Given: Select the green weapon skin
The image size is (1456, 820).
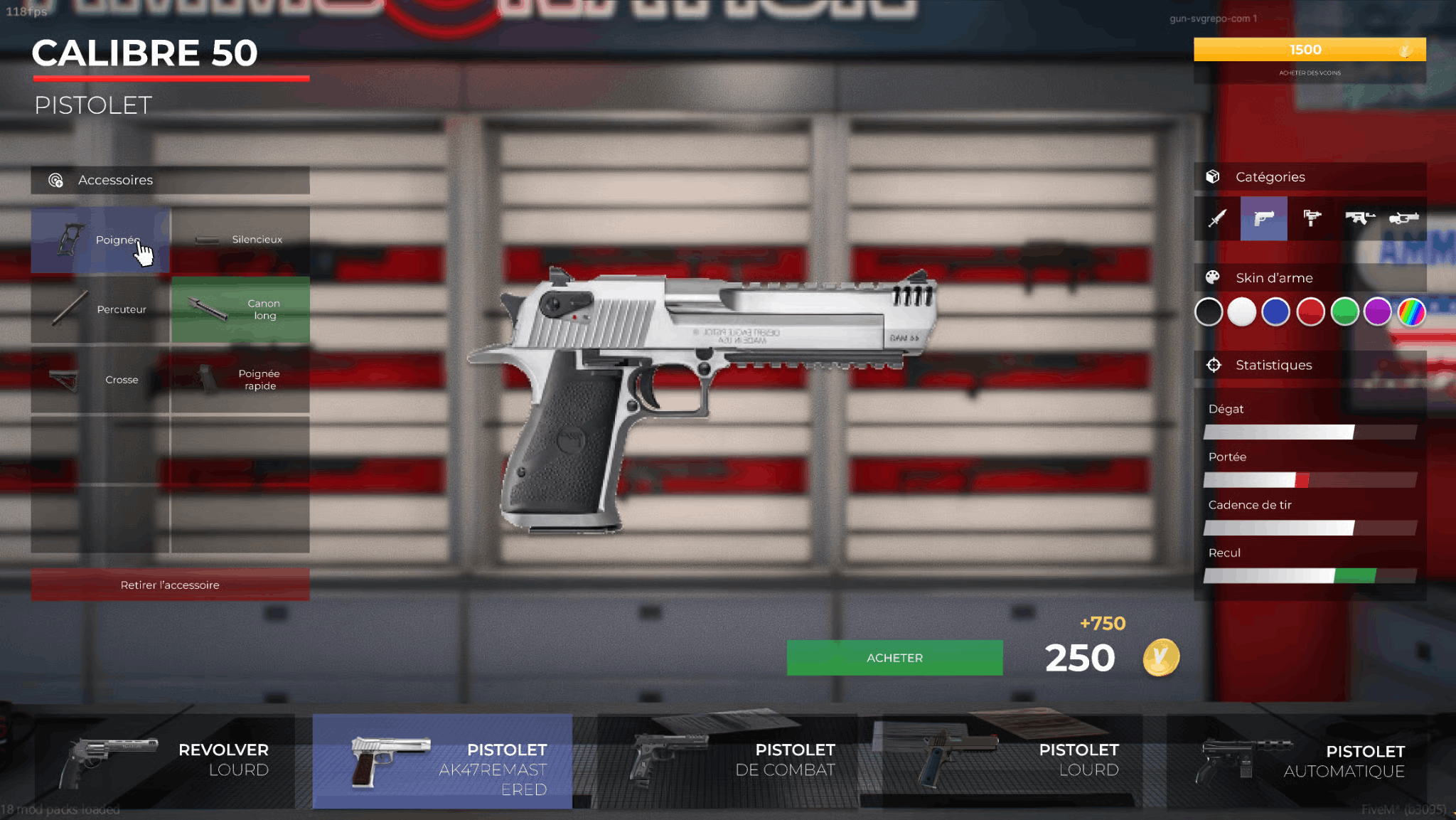Looking at the screenshot, I should [x=1344, y=312].
